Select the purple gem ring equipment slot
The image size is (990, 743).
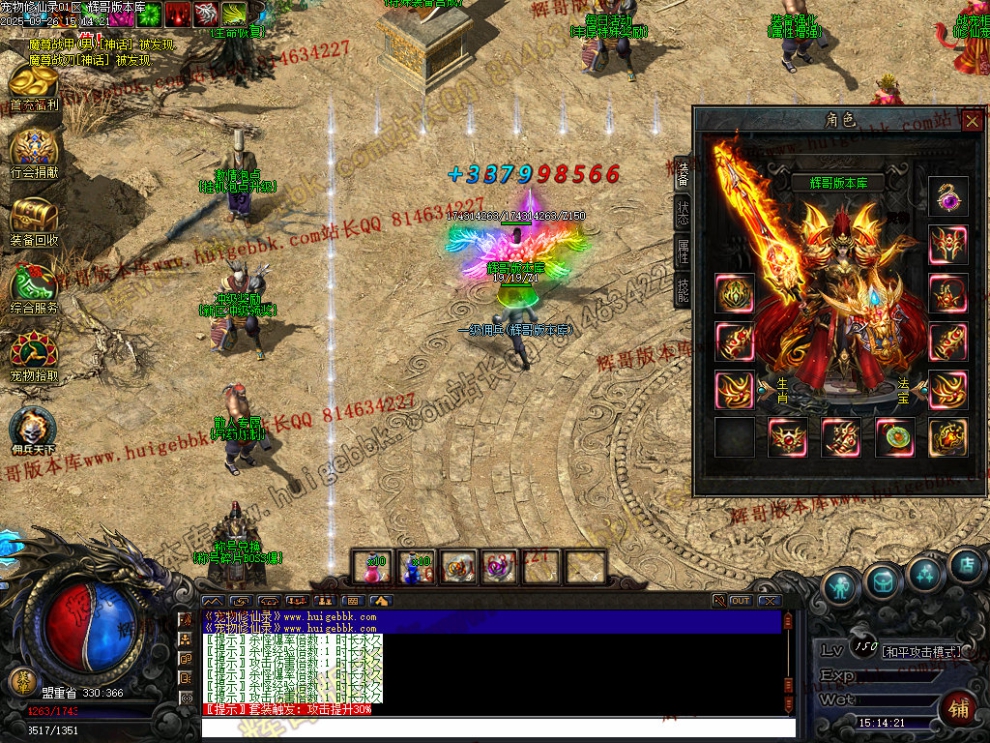tap(947, 197)
